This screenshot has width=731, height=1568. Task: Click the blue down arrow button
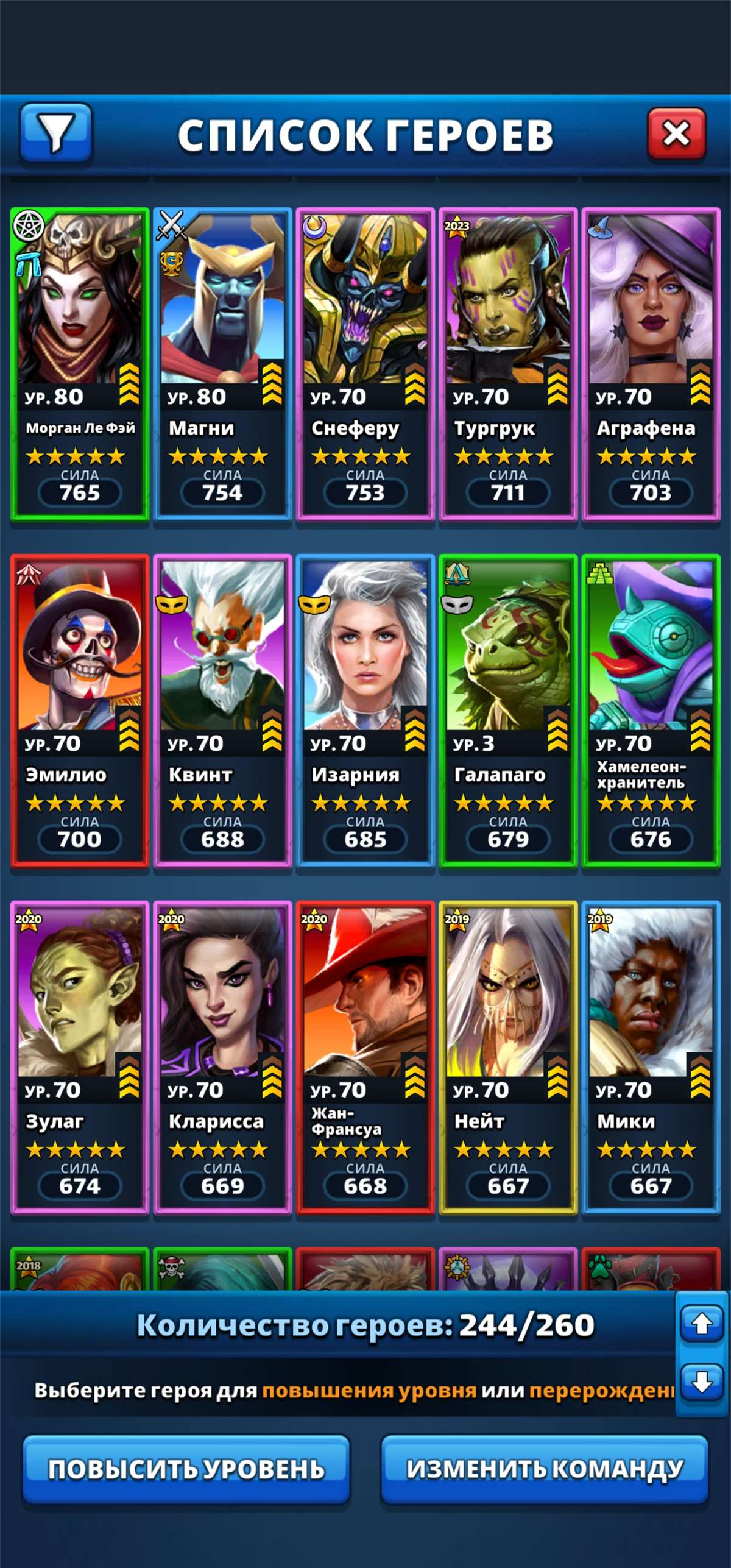[x=702, y=1382]
